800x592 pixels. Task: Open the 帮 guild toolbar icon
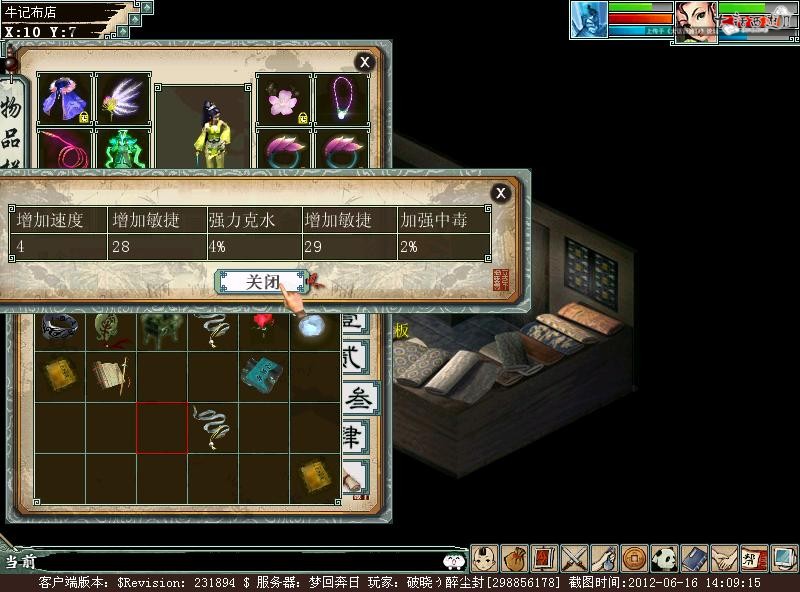tap(753, 557)
